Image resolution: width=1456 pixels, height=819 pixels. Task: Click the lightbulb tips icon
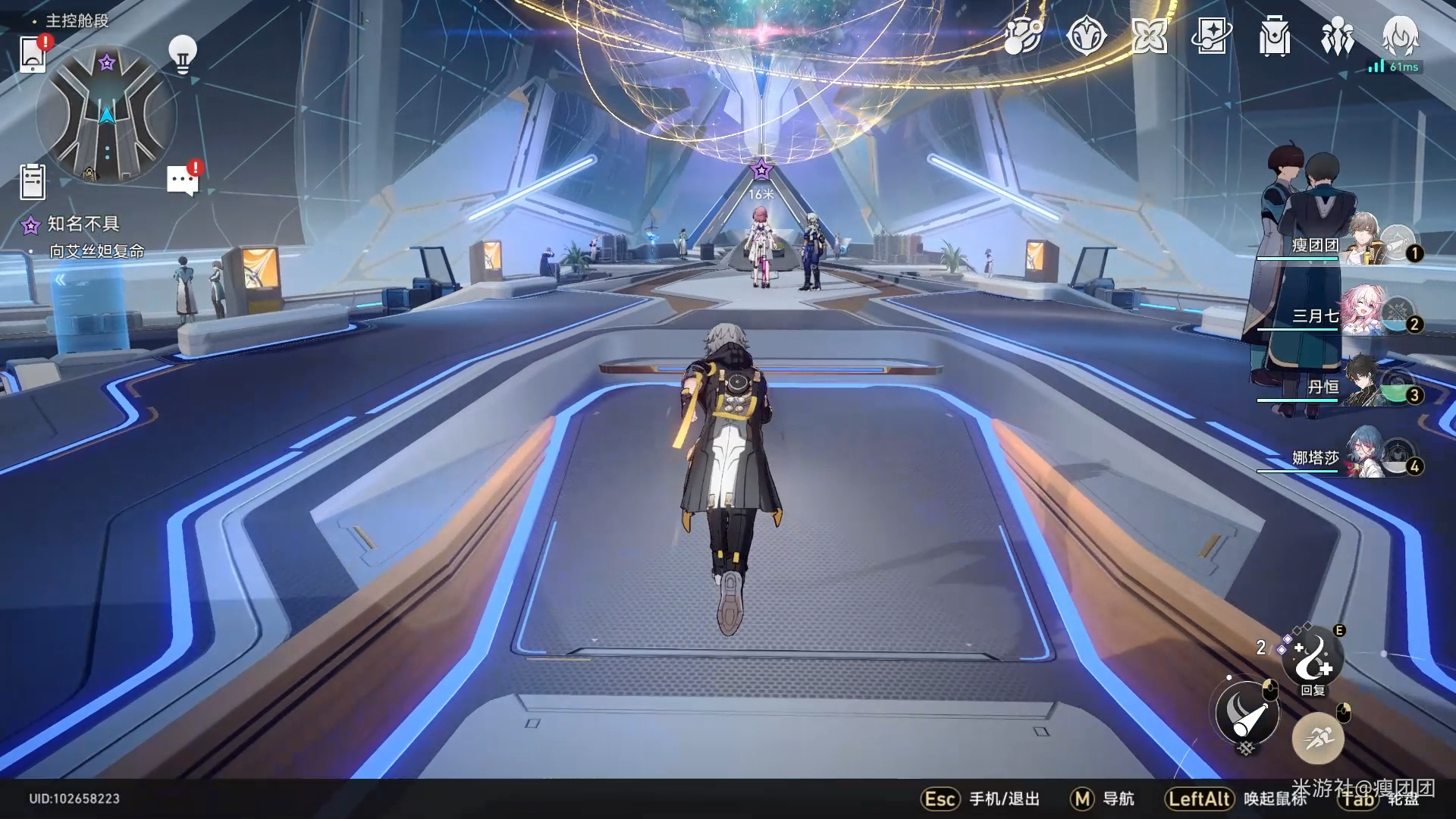[x=182, y=54]
